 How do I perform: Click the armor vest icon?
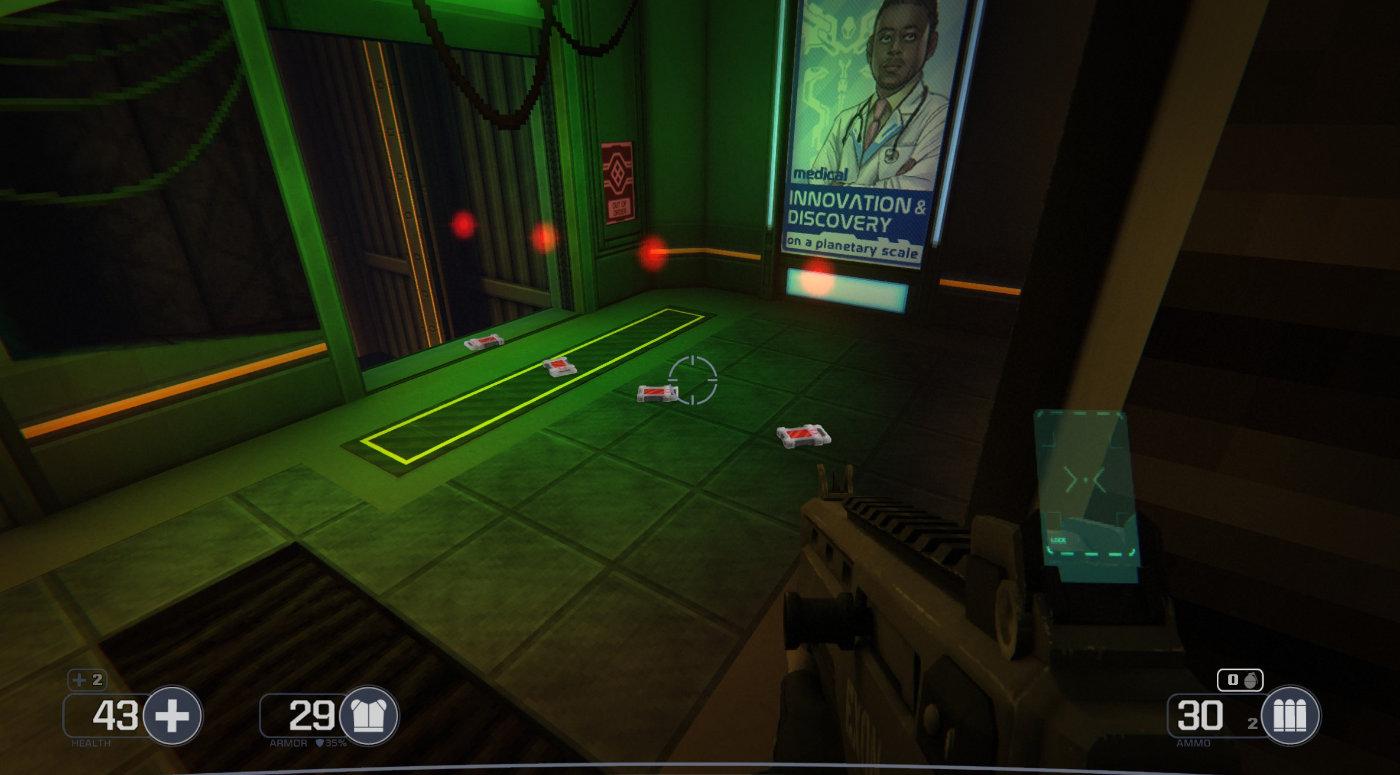(369, 716)
